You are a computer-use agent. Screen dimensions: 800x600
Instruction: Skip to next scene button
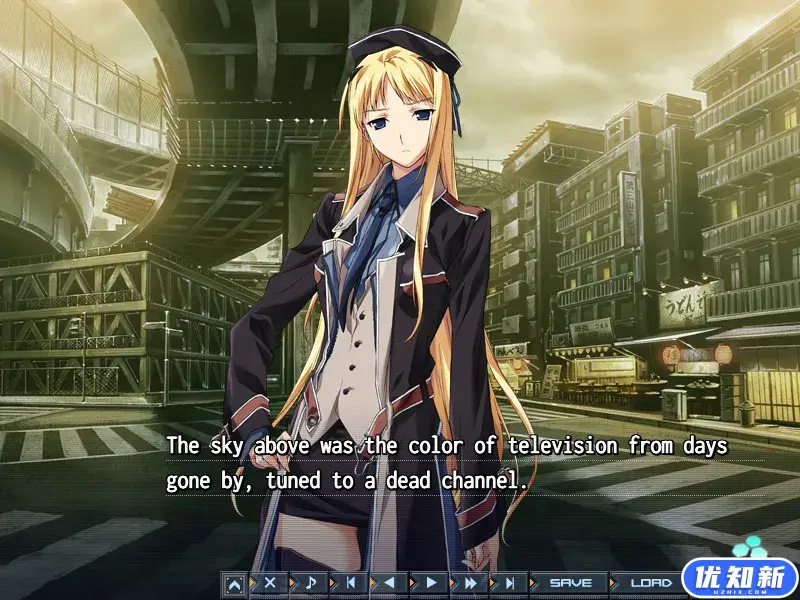click(510, 582)
